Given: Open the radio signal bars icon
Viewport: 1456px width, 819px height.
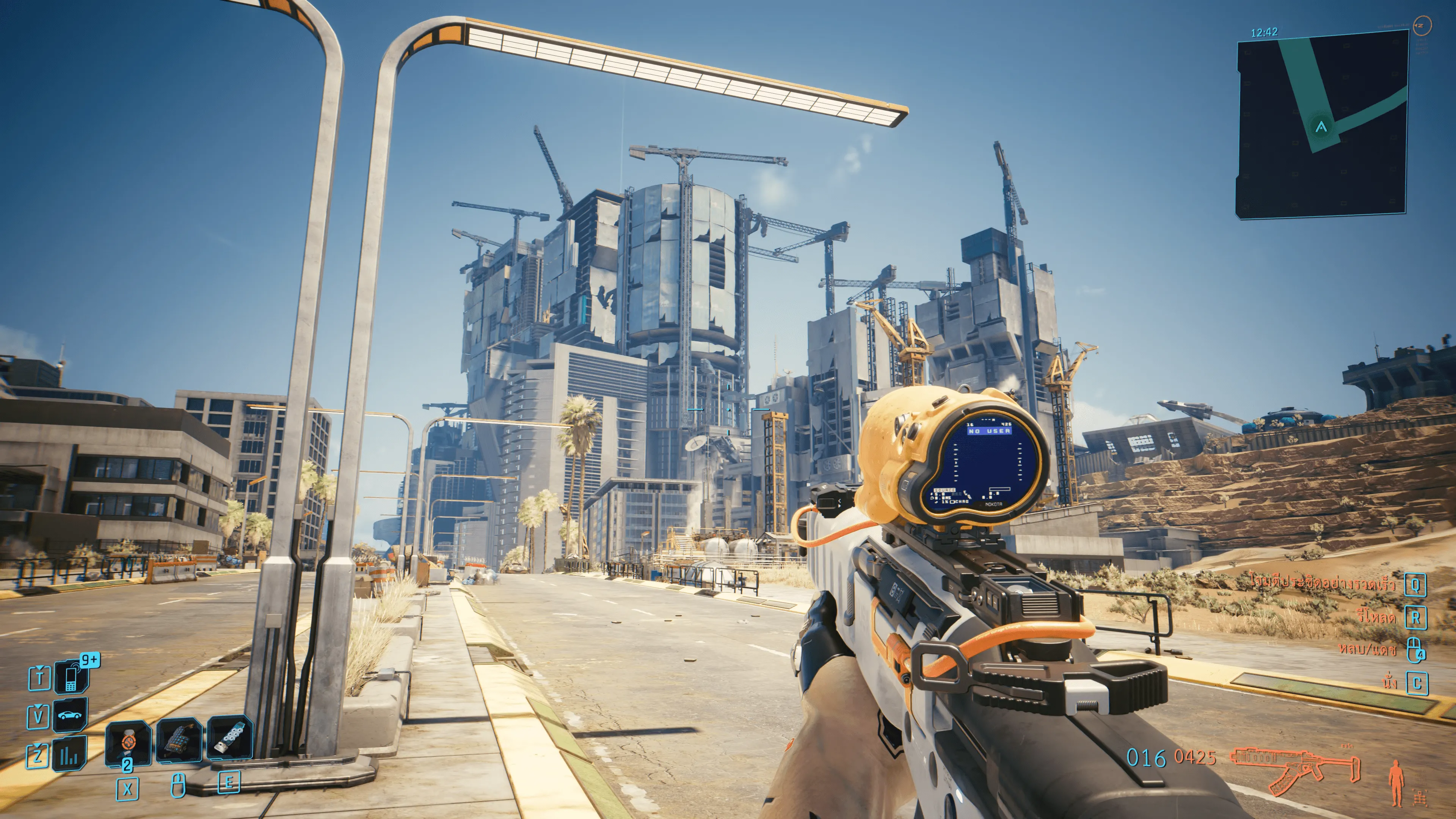Looking at the screenshot, I should click(x=69, y=754).
